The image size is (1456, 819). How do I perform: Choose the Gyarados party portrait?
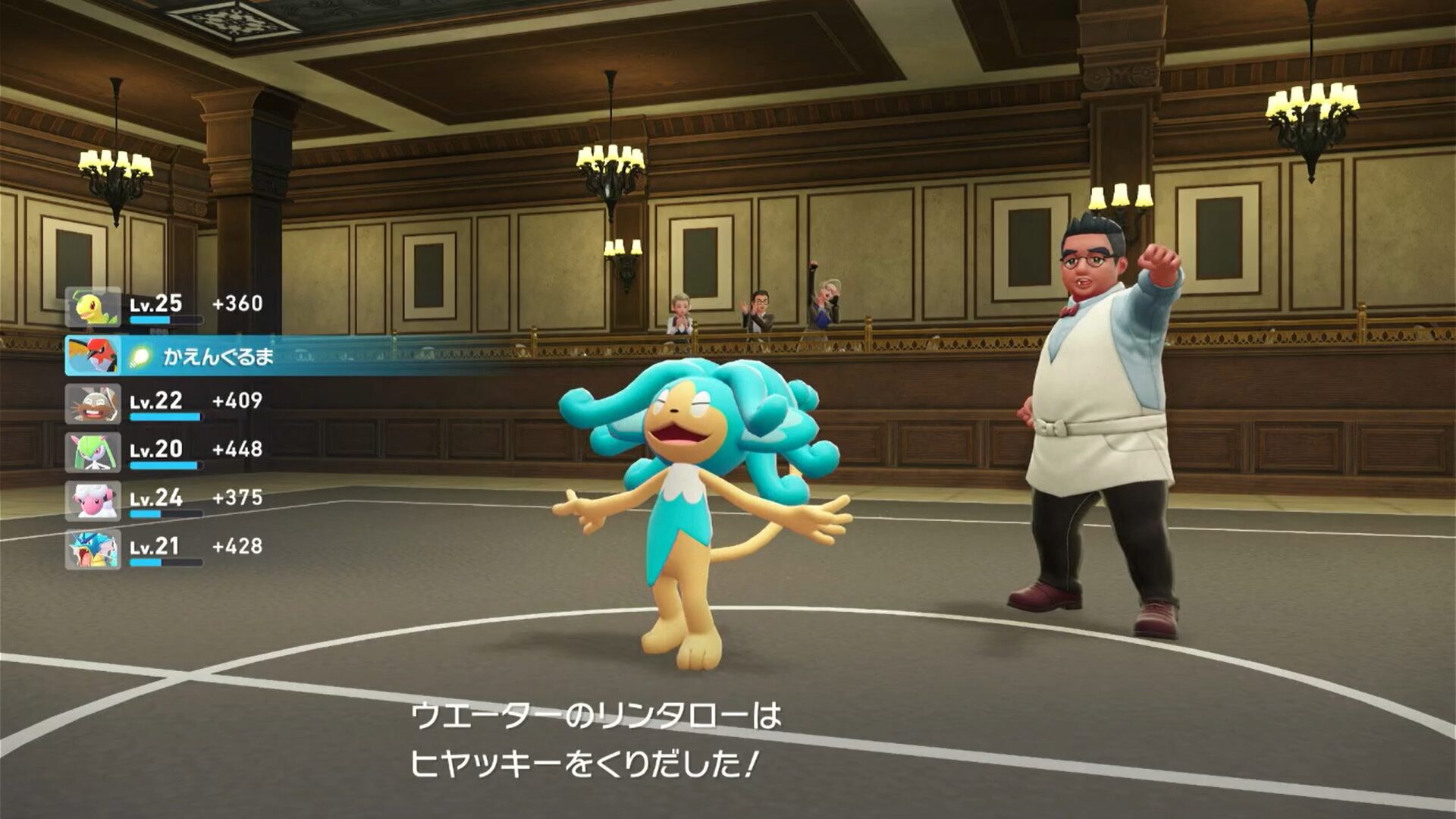click(93, 550)
